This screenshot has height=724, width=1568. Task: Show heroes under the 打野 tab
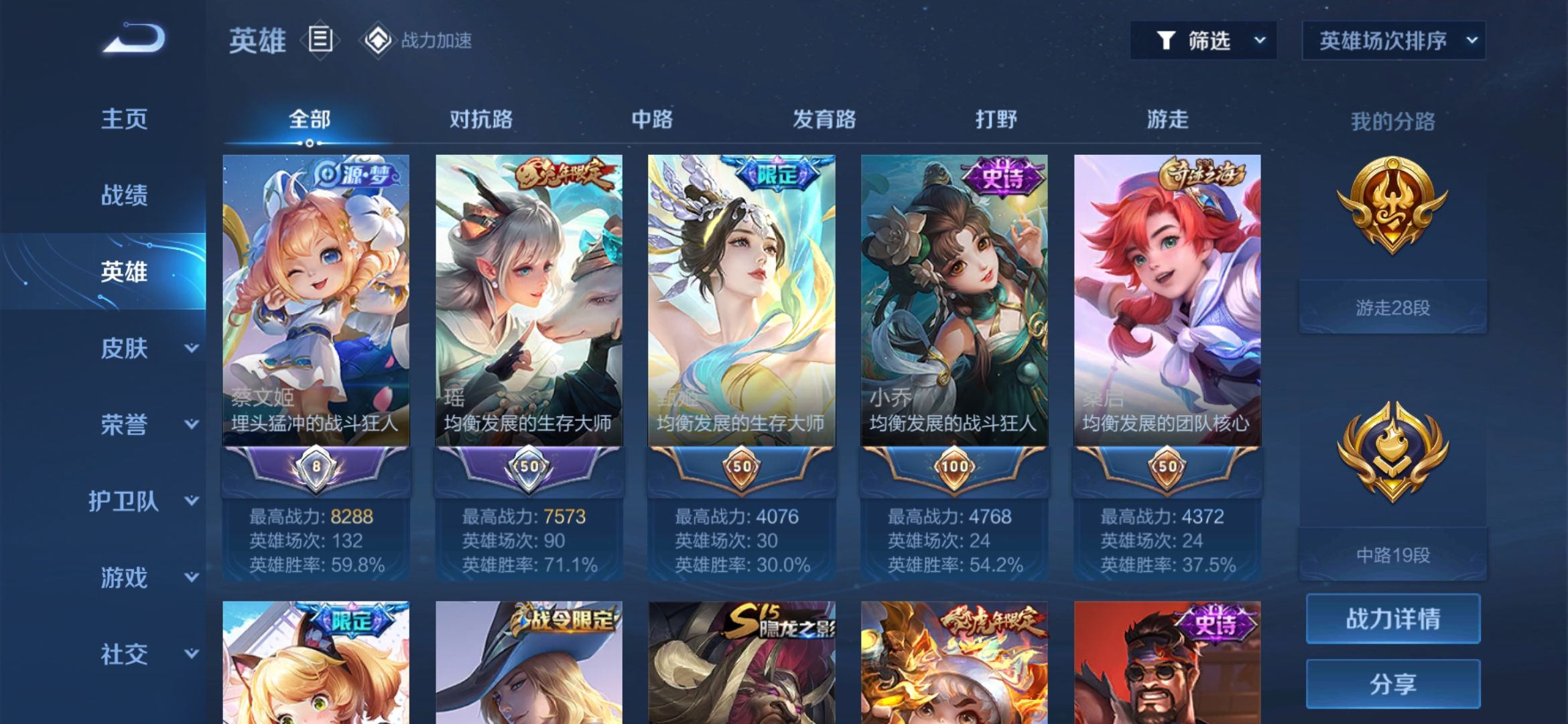[x=996, y=120]
